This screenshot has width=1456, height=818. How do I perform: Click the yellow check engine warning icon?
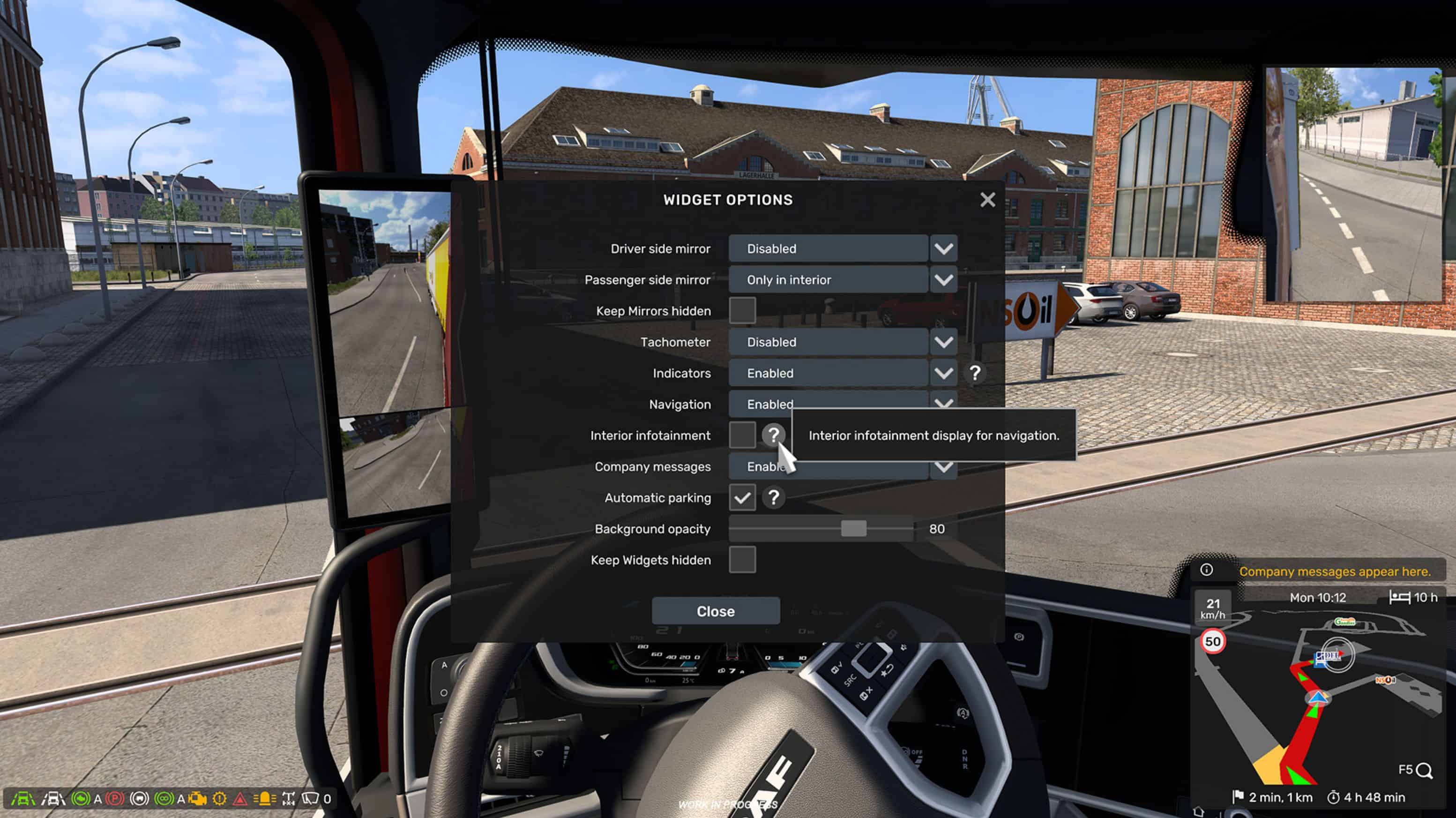(x=197, y=799)
